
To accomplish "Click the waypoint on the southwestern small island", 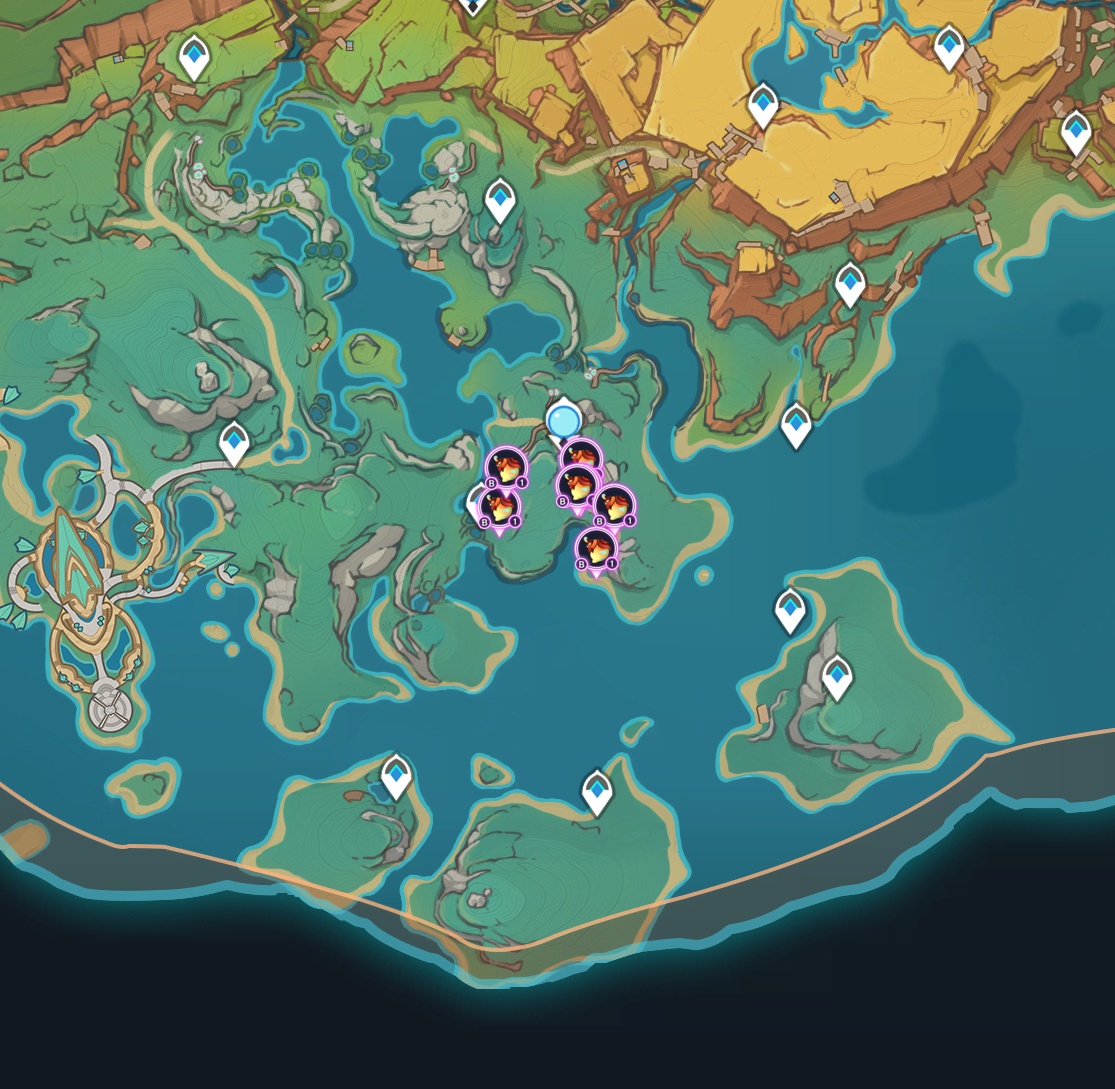I will (397, 775).
